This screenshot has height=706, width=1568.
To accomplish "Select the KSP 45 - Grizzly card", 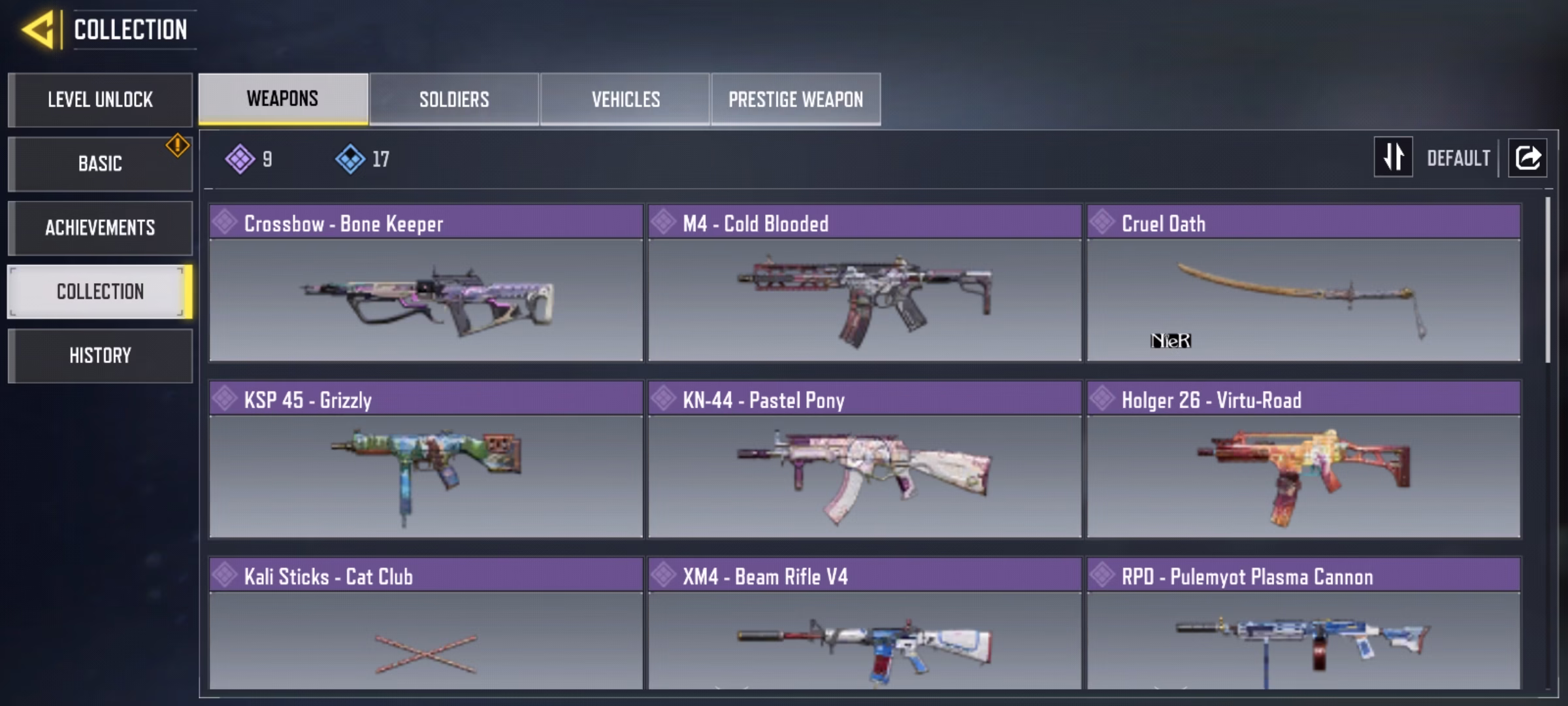I will point(426,460).
